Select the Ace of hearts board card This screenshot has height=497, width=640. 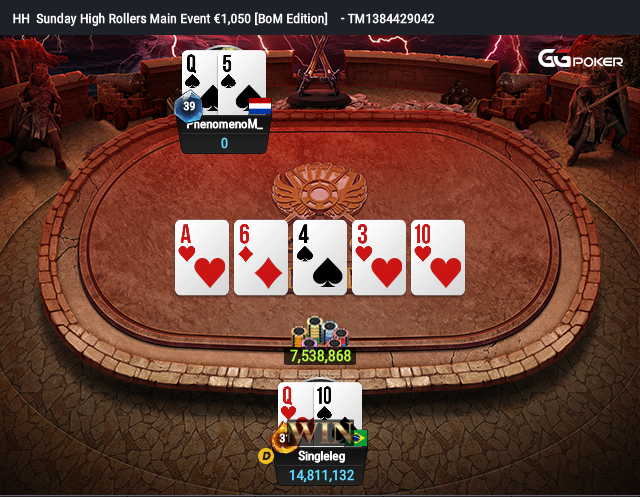202,258
